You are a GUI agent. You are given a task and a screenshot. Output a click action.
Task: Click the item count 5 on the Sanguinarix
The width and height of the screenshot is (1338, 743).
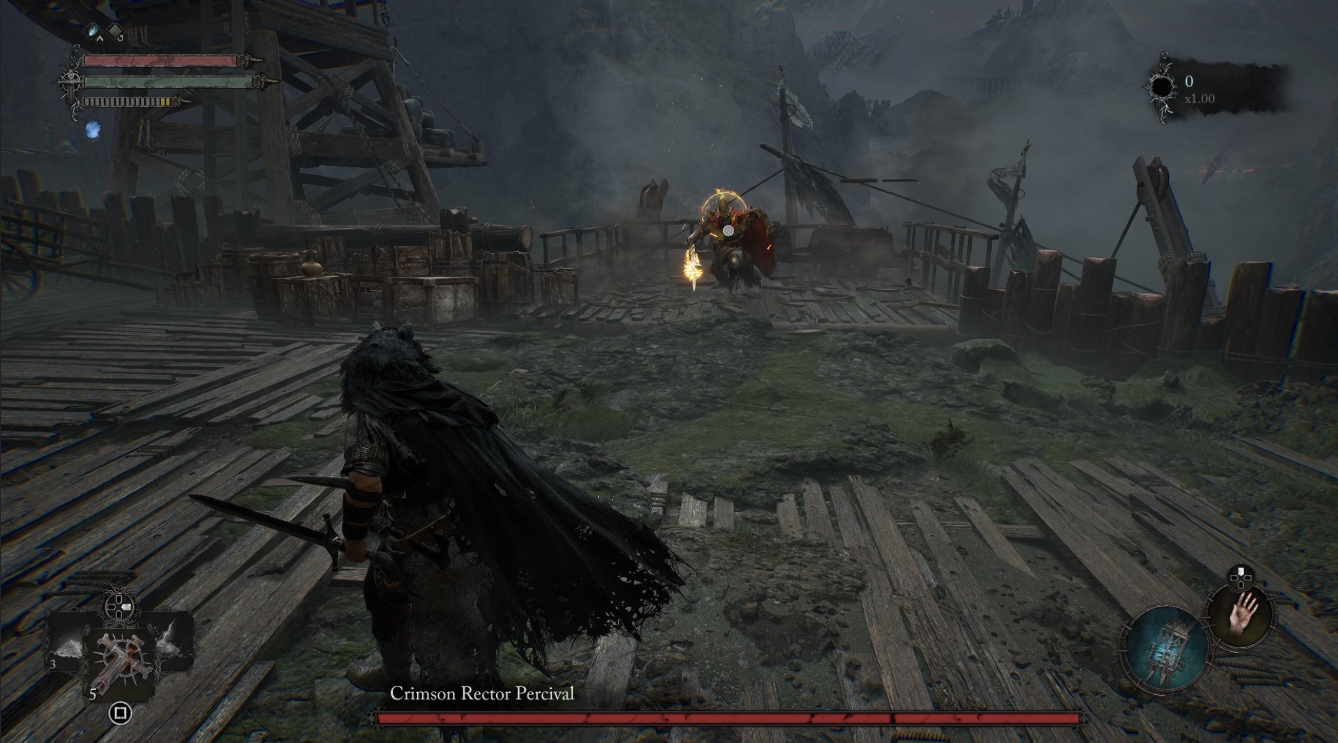(93, 692)
